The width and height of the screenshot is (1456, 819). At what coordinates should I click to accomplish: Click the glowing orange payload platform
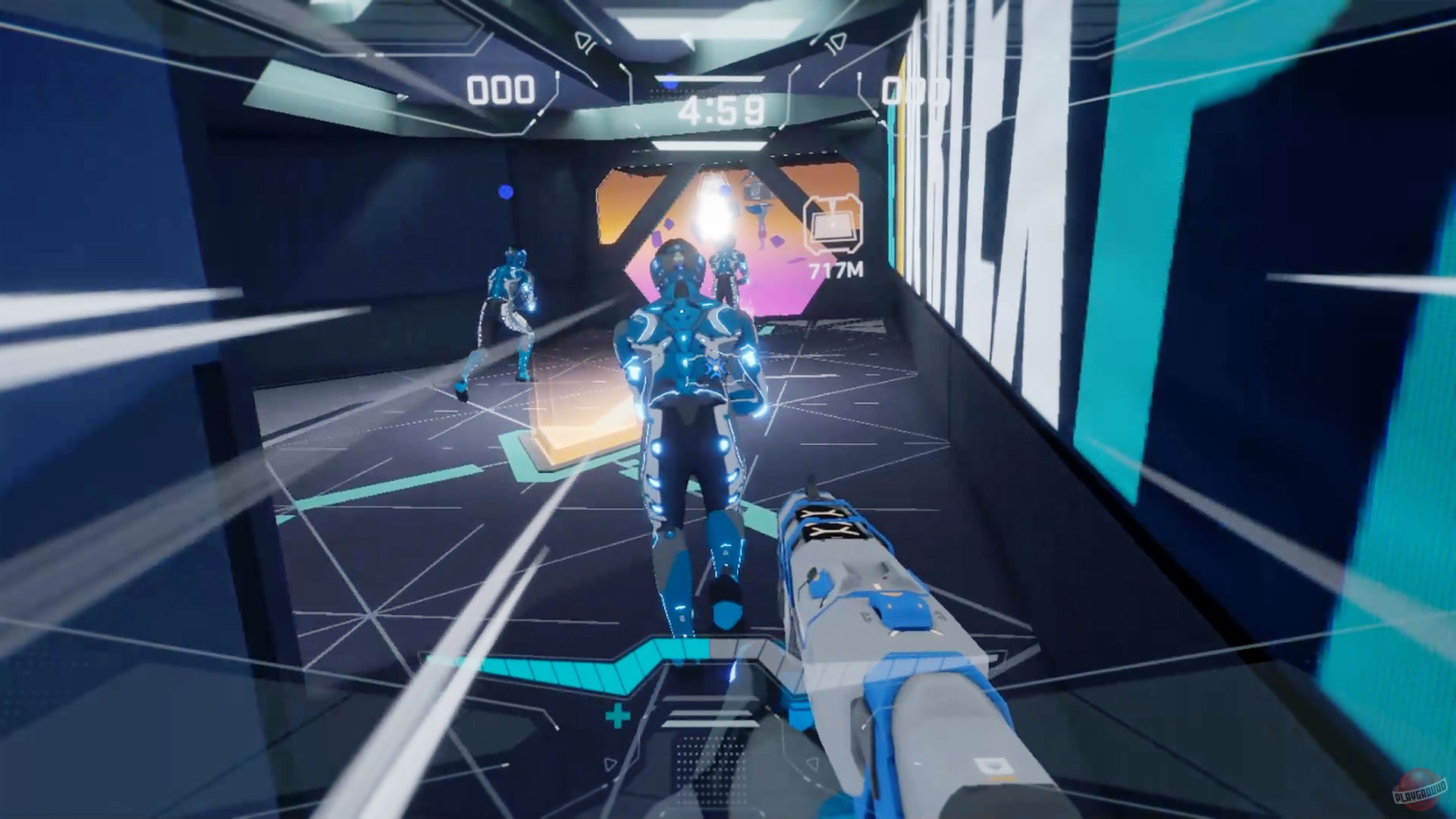(x=584, y=440)
